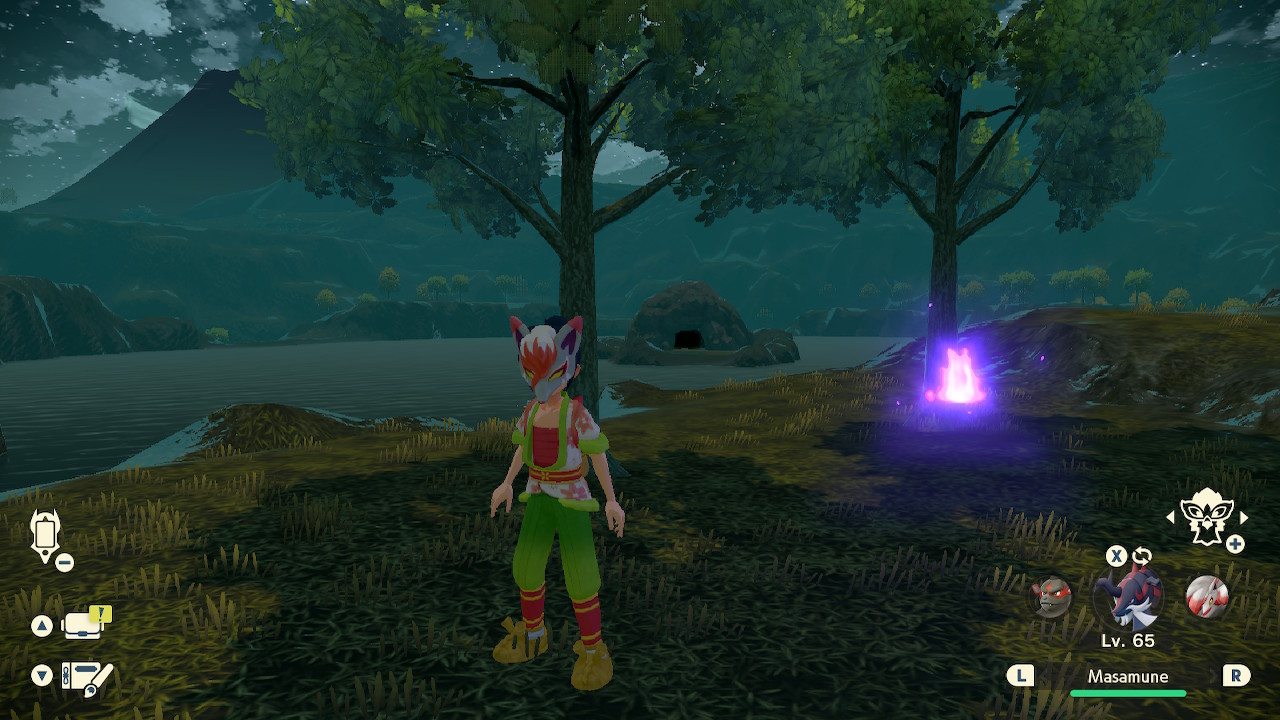Choose the Samurott portrait above Lv. 65
The image size is (1280, 720).
pos(1129,598)
